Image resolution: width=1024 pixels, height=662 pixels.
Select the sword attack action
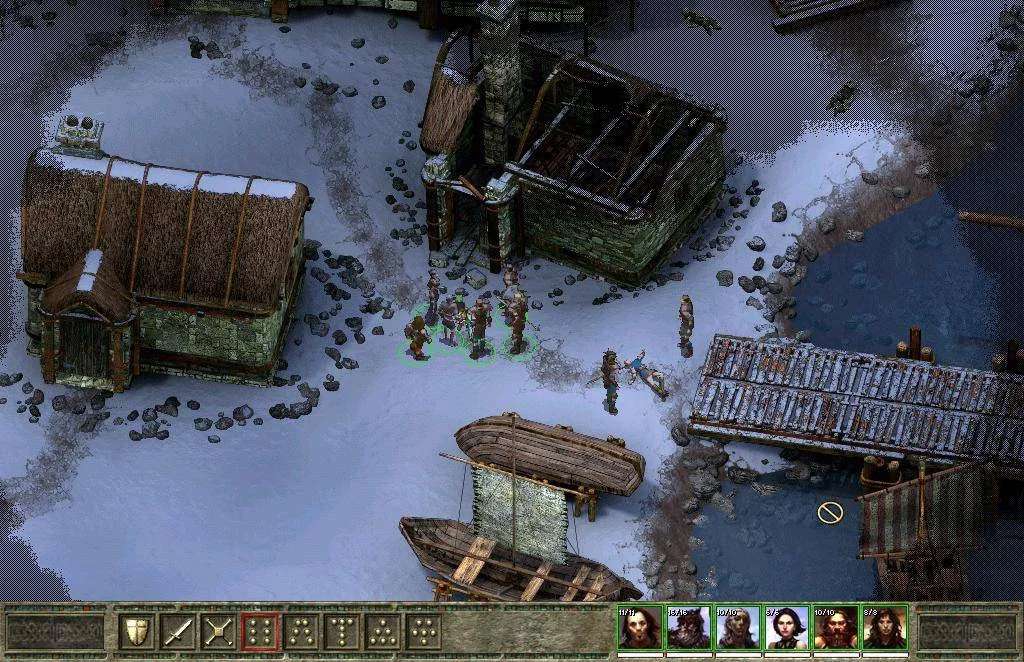[178, 631]
